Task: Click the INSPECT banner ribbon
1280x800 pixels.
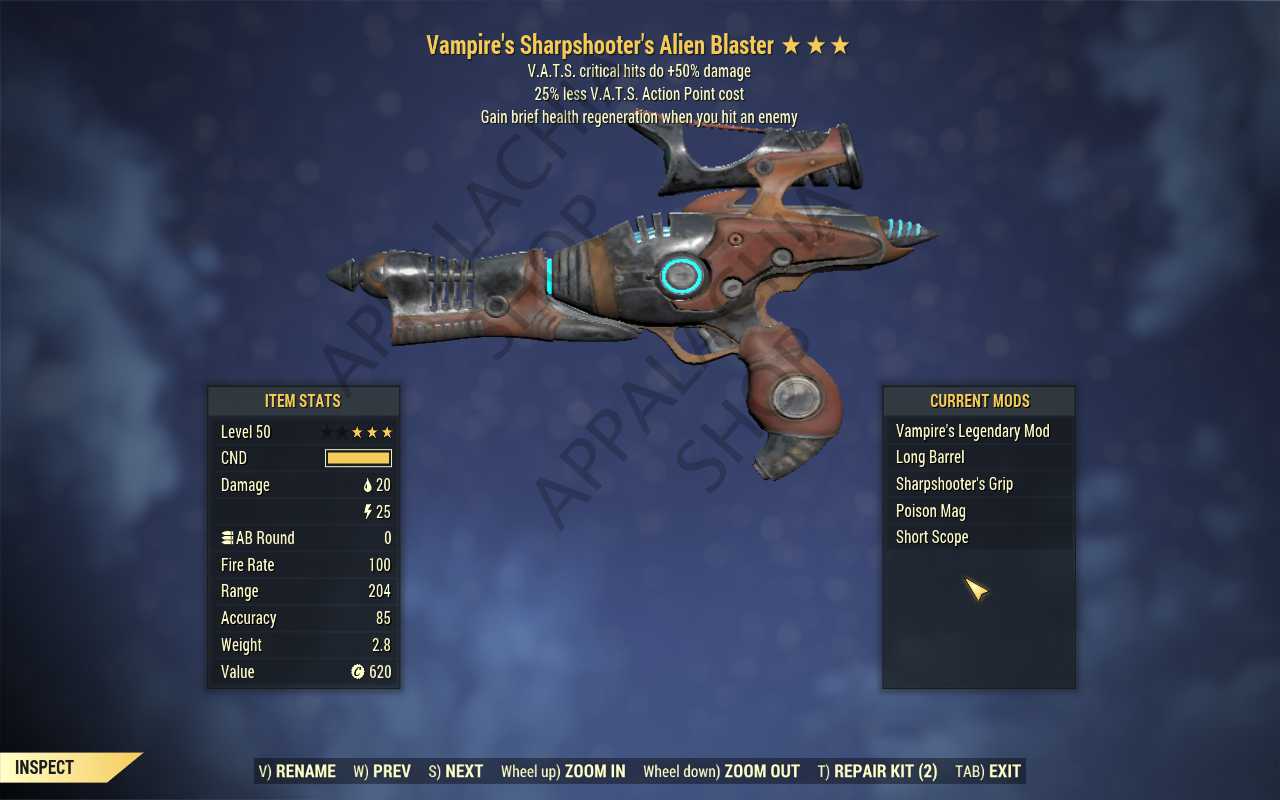Action: [42, 767]
